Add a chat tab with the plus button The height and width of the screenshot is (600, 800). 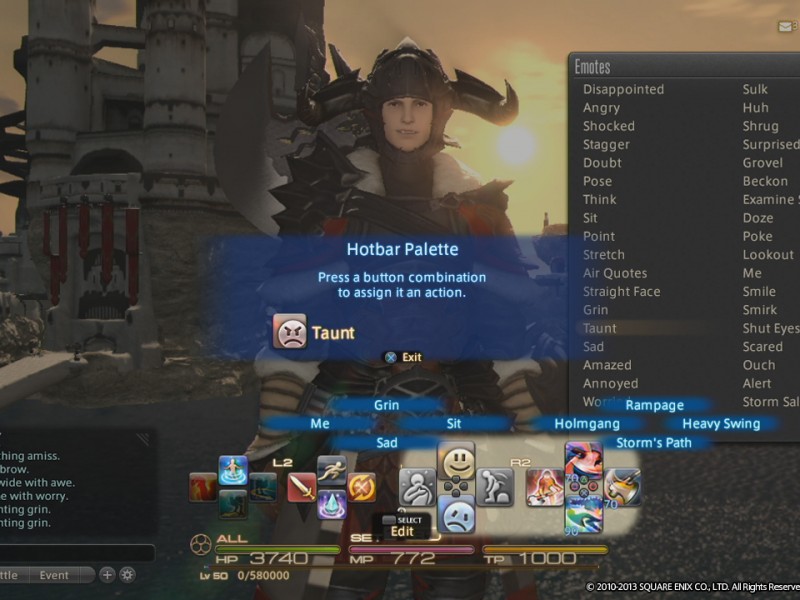pyautogui.click(x=107, y=575)
